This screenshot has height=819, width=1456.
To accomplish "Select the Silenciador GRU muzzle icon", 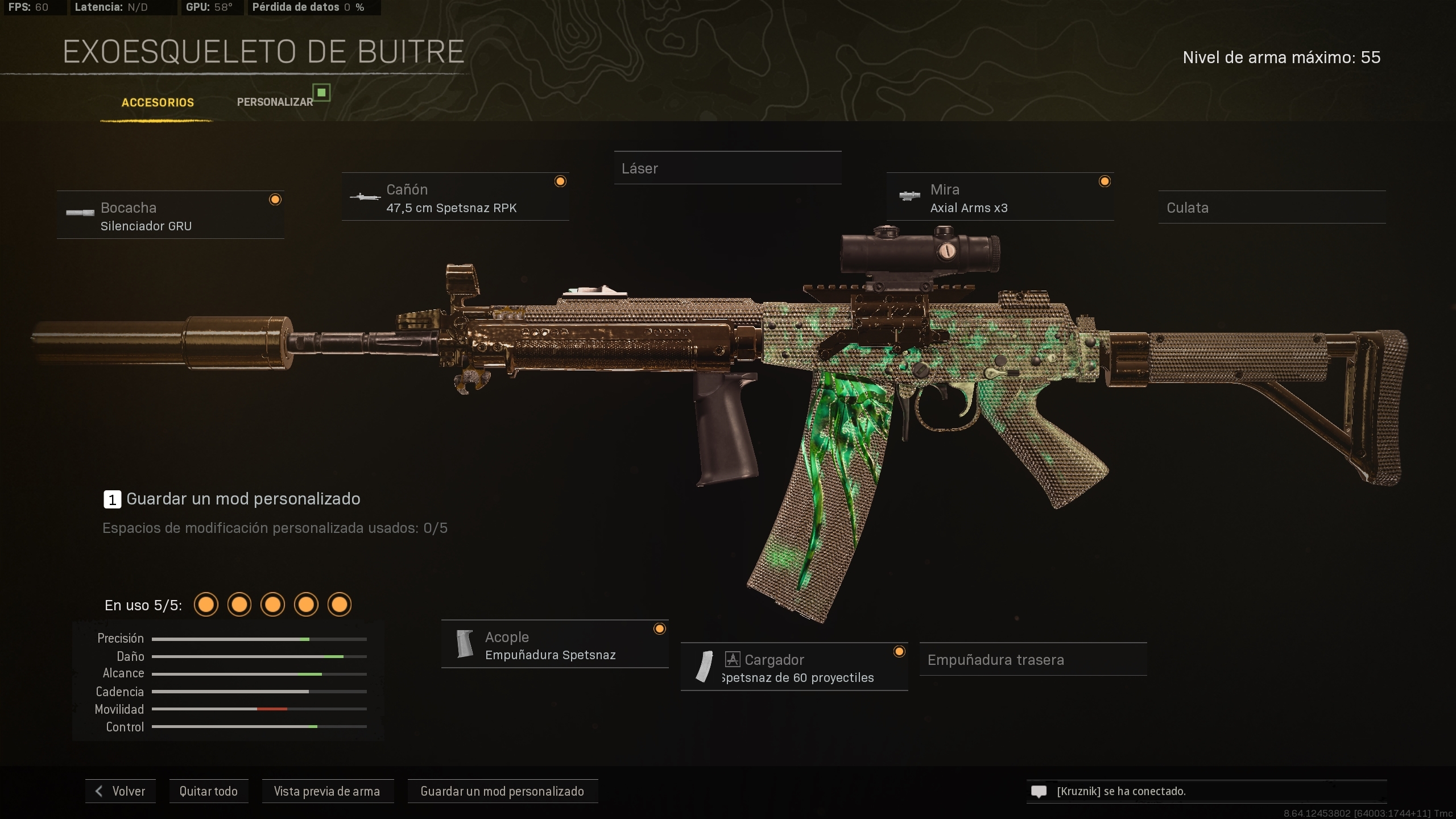I will (81, 214).
